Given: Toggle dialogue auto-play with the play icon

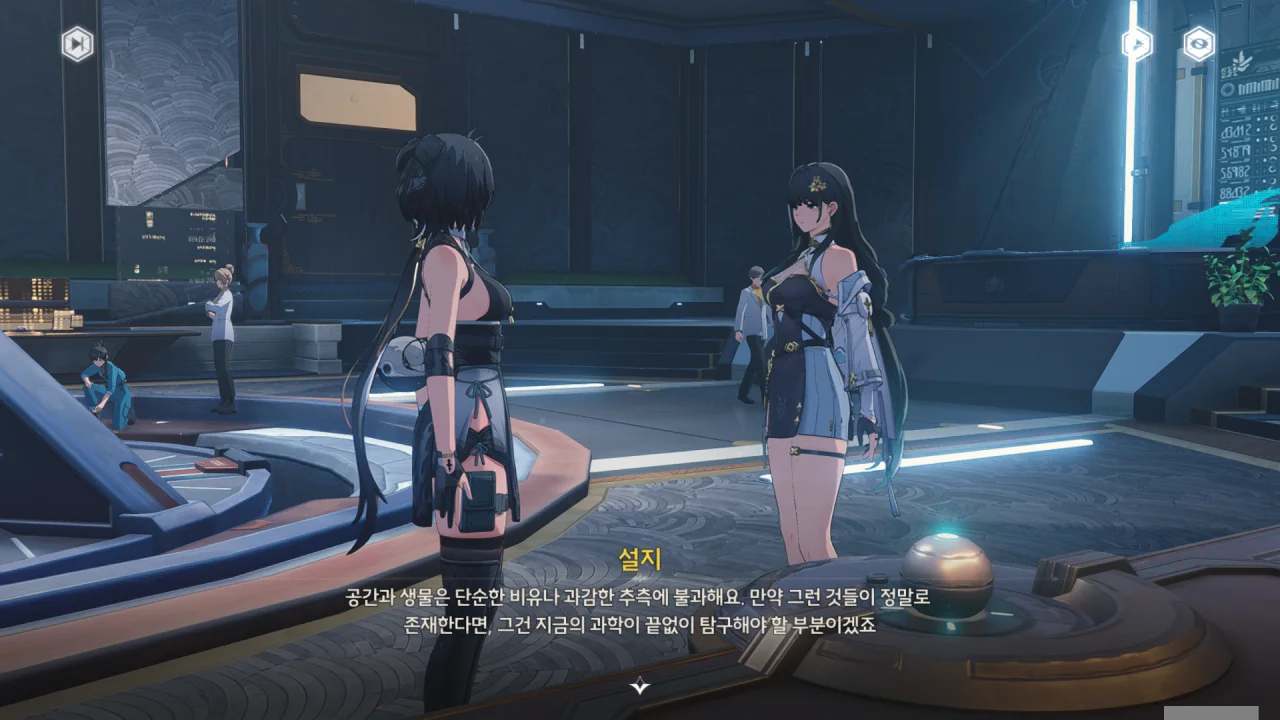Looking at the screenshot, I should coord(1137,44).
